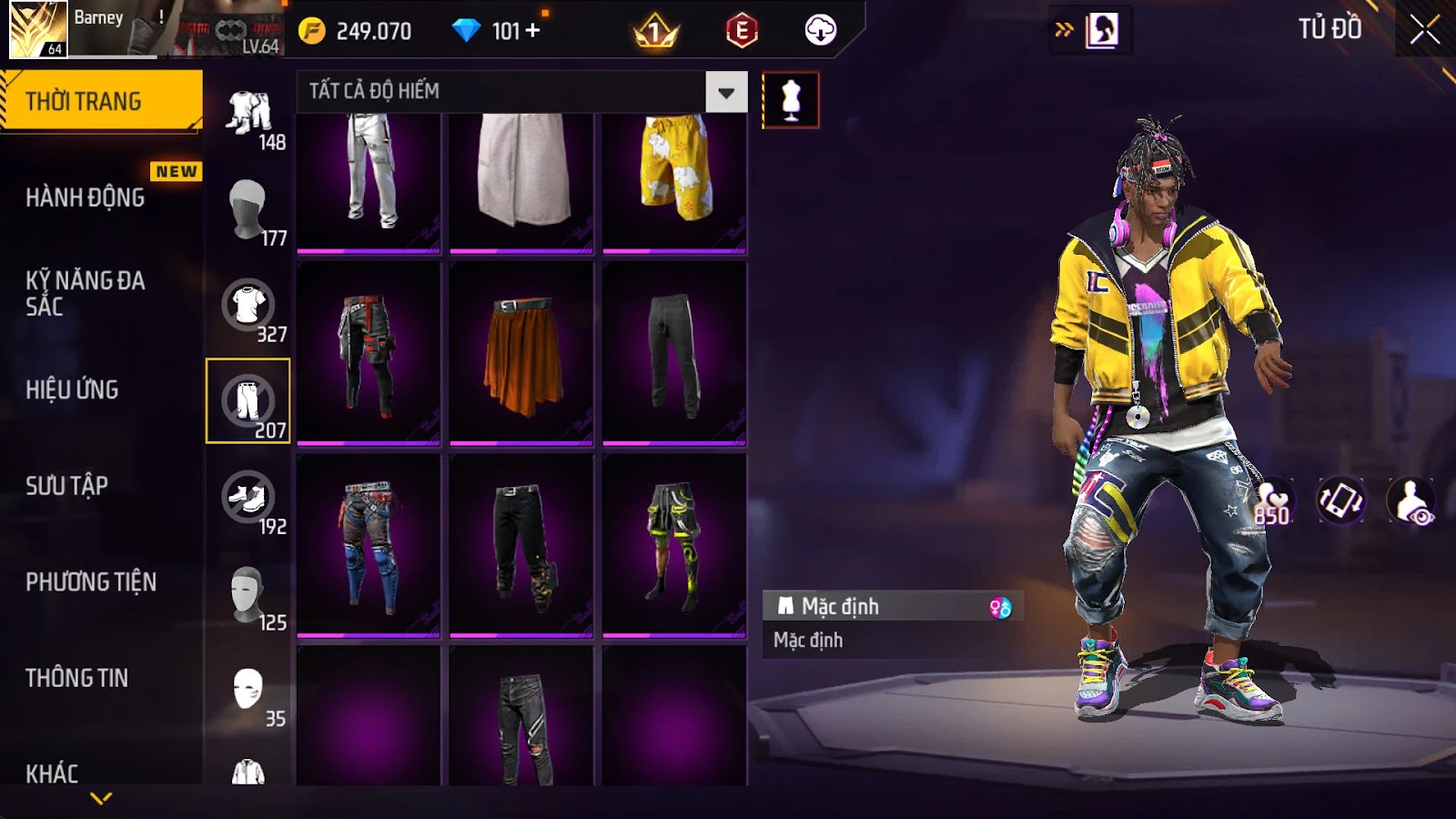Open the shoes category with 192 items

point(248,500)
